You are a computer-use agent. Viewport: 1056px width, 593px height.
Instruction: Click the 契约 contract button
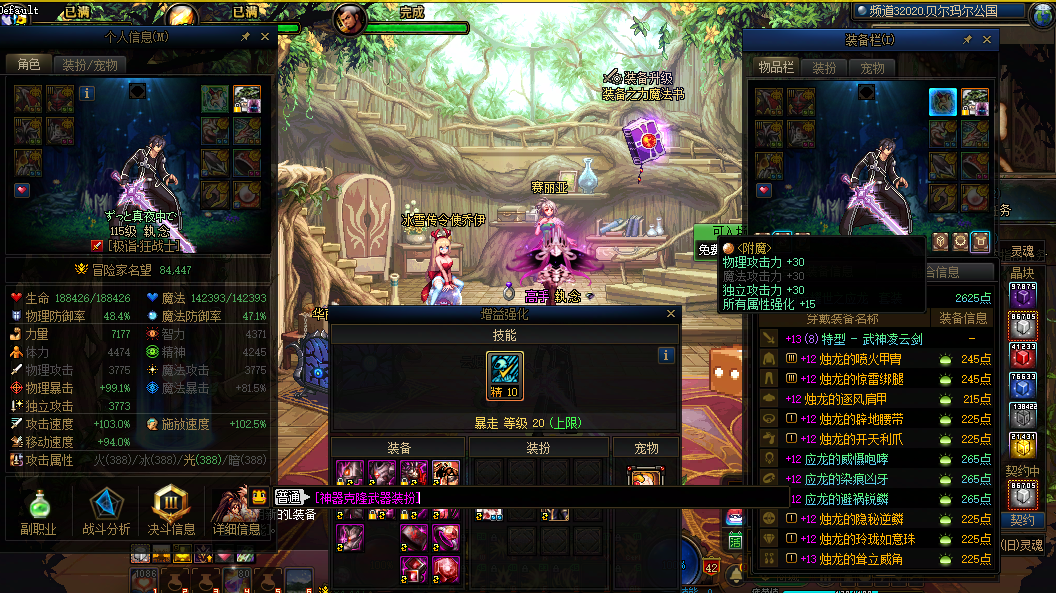1022,521
